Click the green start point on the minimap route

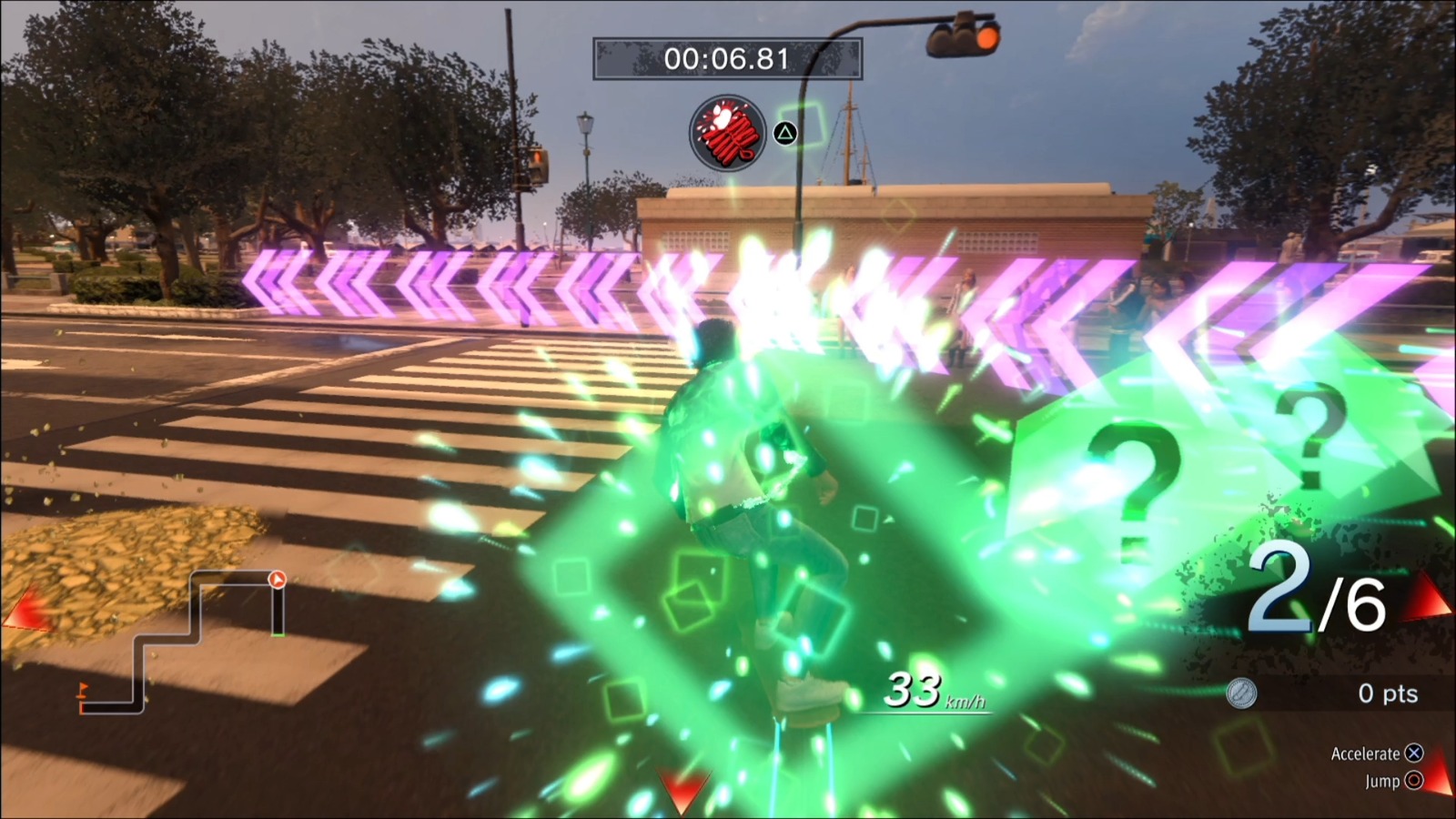[278, 634]
